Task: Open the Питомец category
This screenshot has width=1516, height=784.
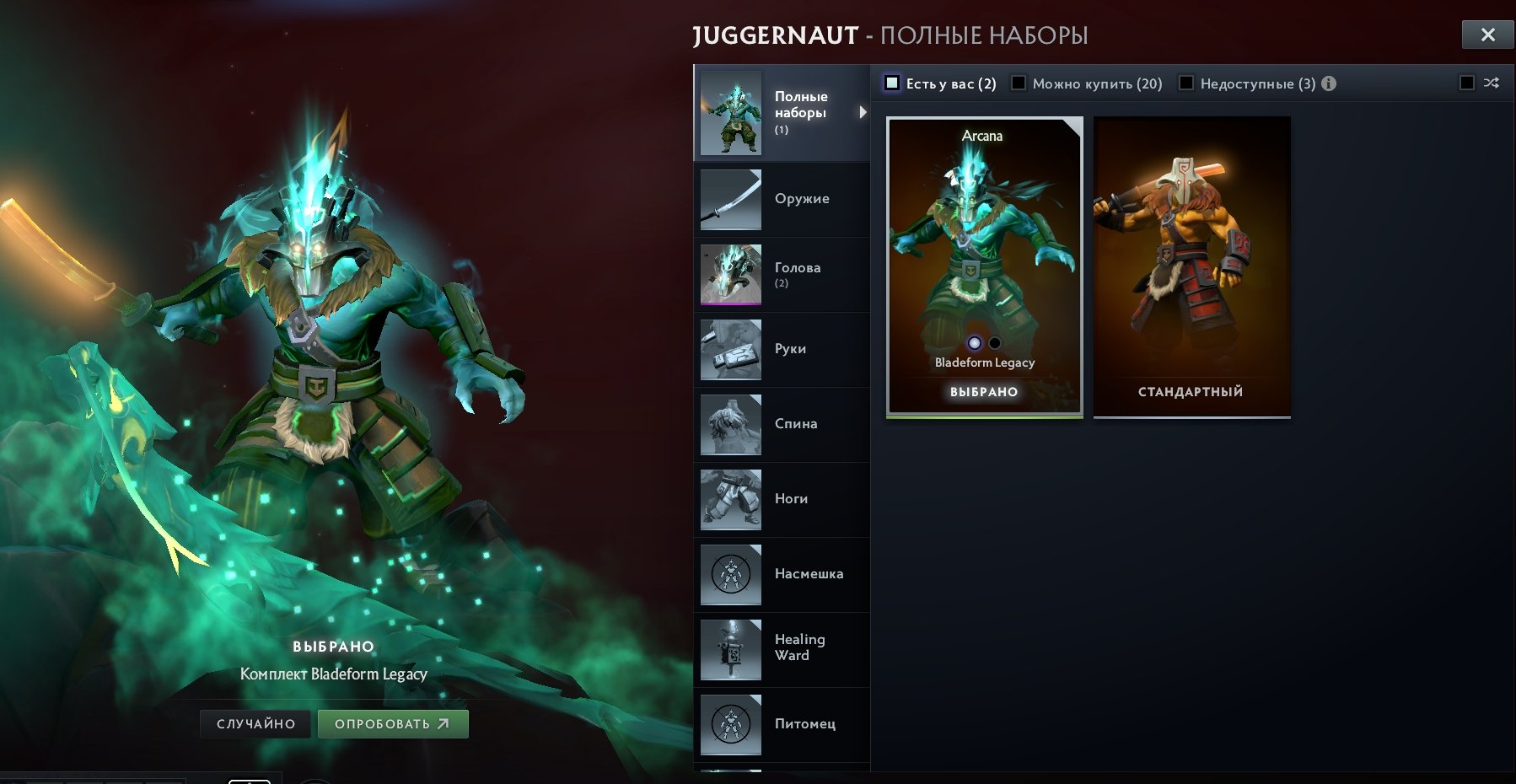Action: (x=782, y=724)
